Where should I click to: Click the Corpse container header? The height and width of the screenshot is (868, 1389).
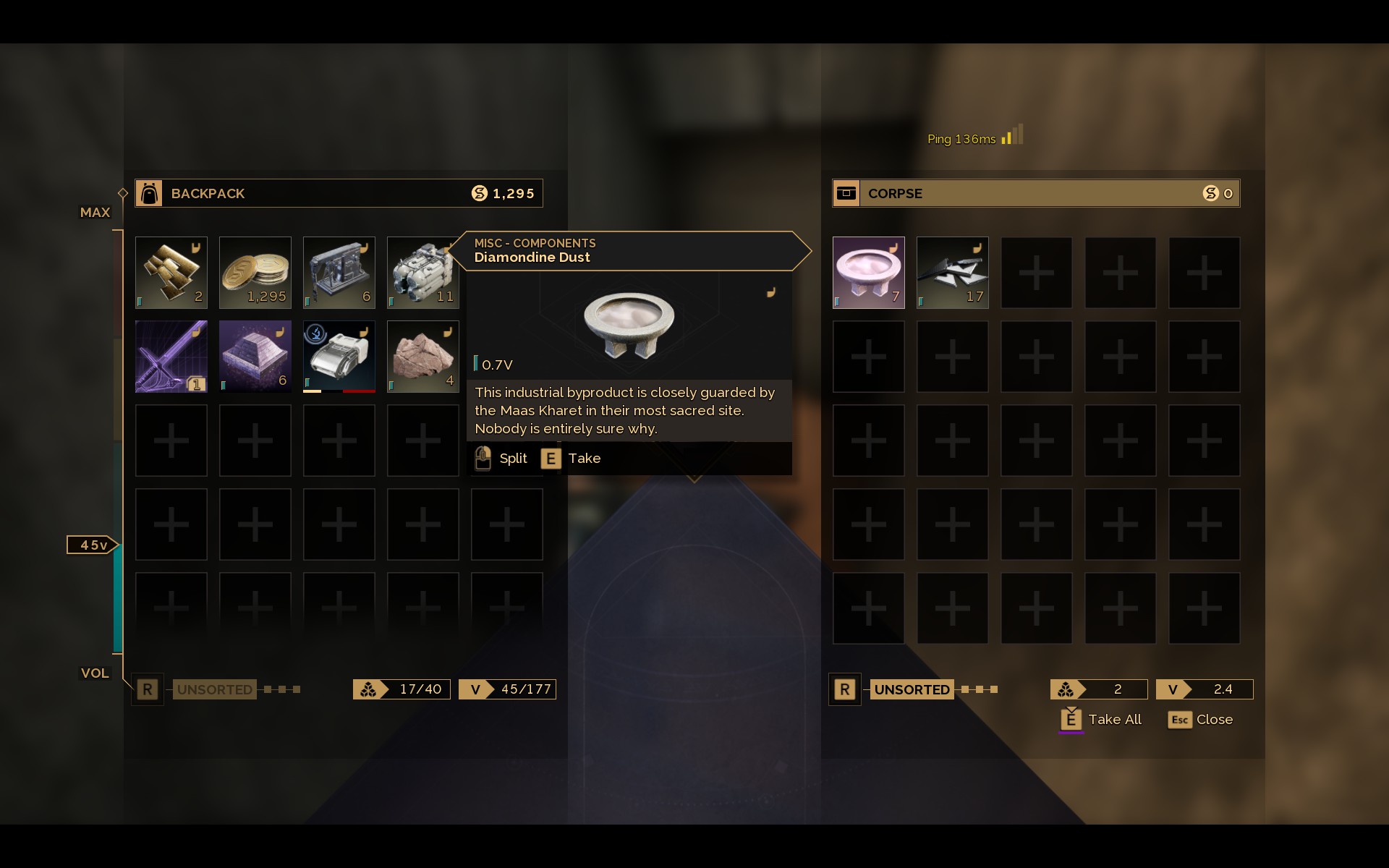(1036, 193)
